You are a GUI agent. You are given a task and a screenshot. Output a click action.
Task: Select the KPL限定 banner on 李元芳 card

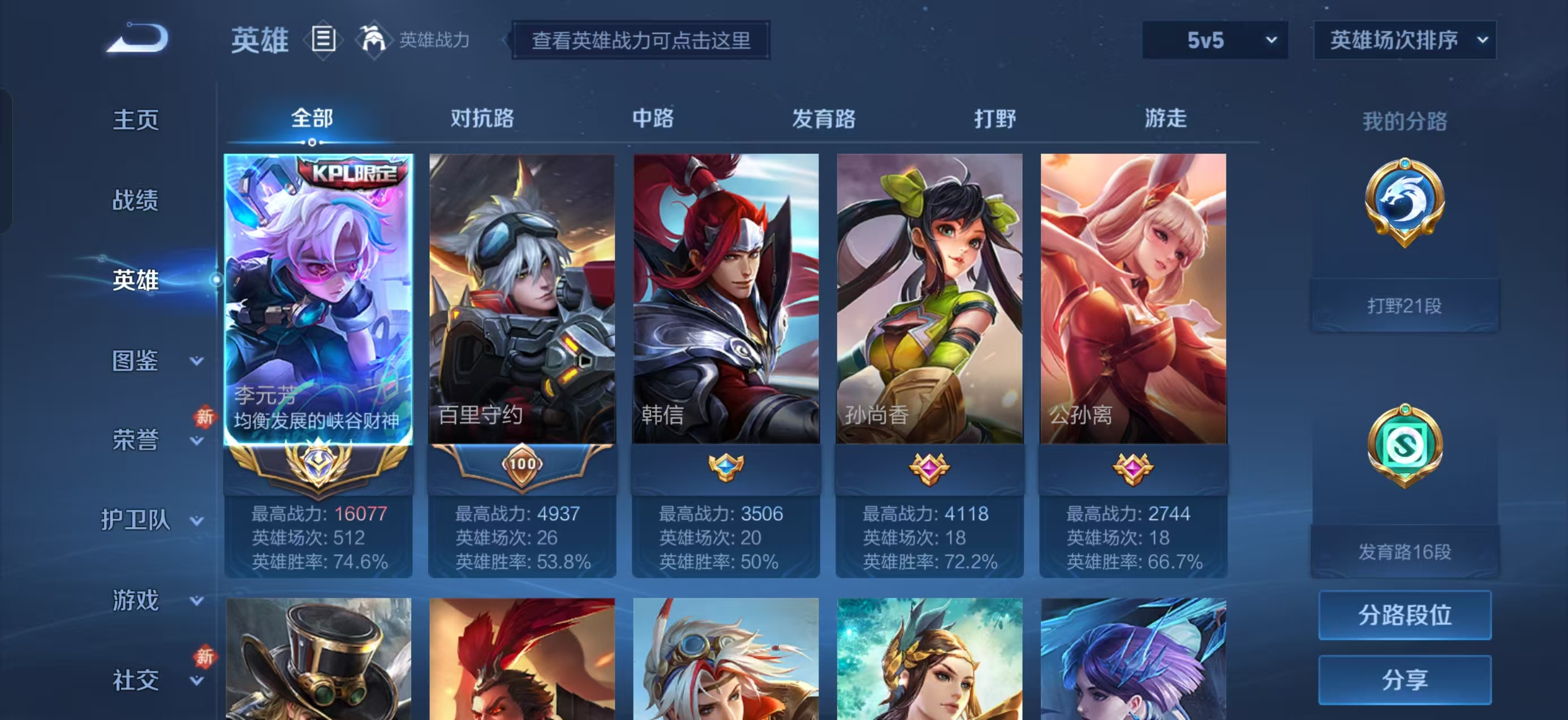click(x=351, y=175)
